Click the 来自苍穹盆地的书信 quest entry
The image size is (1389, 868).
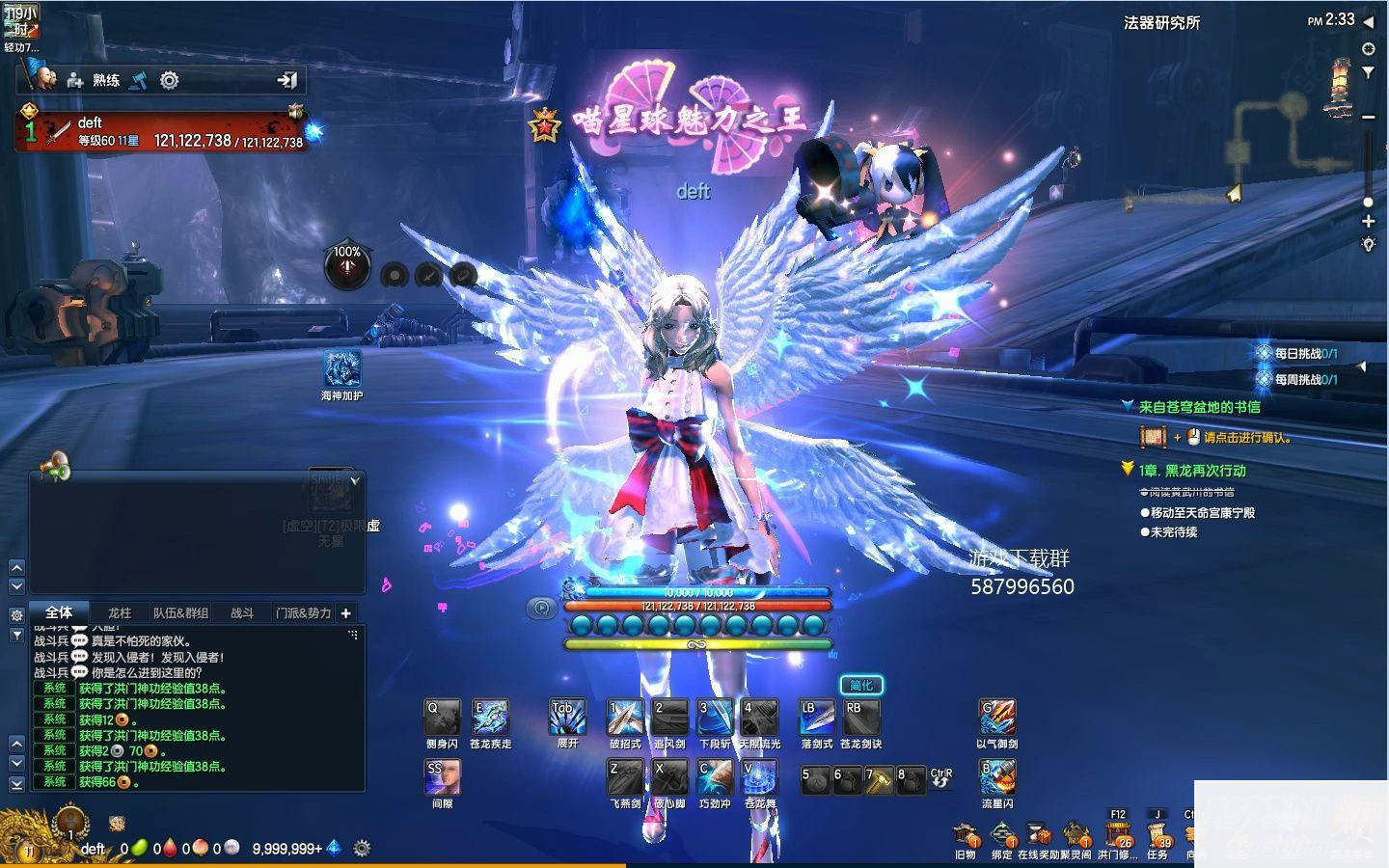(x=1199, y=407)
